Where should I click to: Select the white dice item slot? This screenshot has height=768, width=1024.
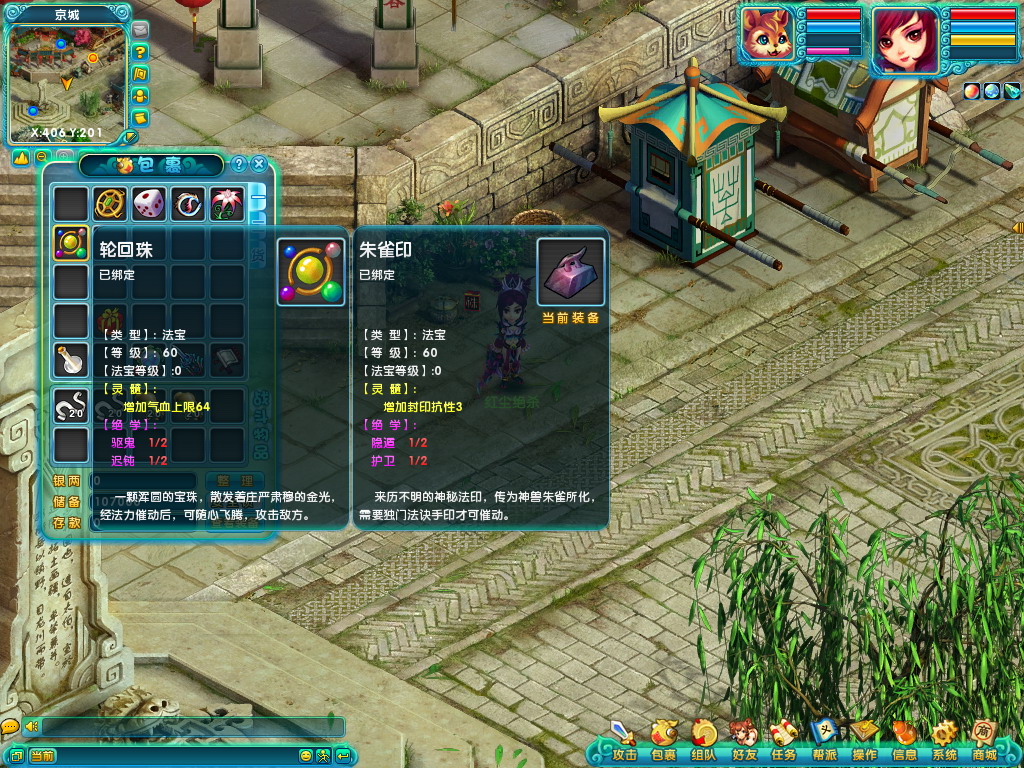(149, 204)
